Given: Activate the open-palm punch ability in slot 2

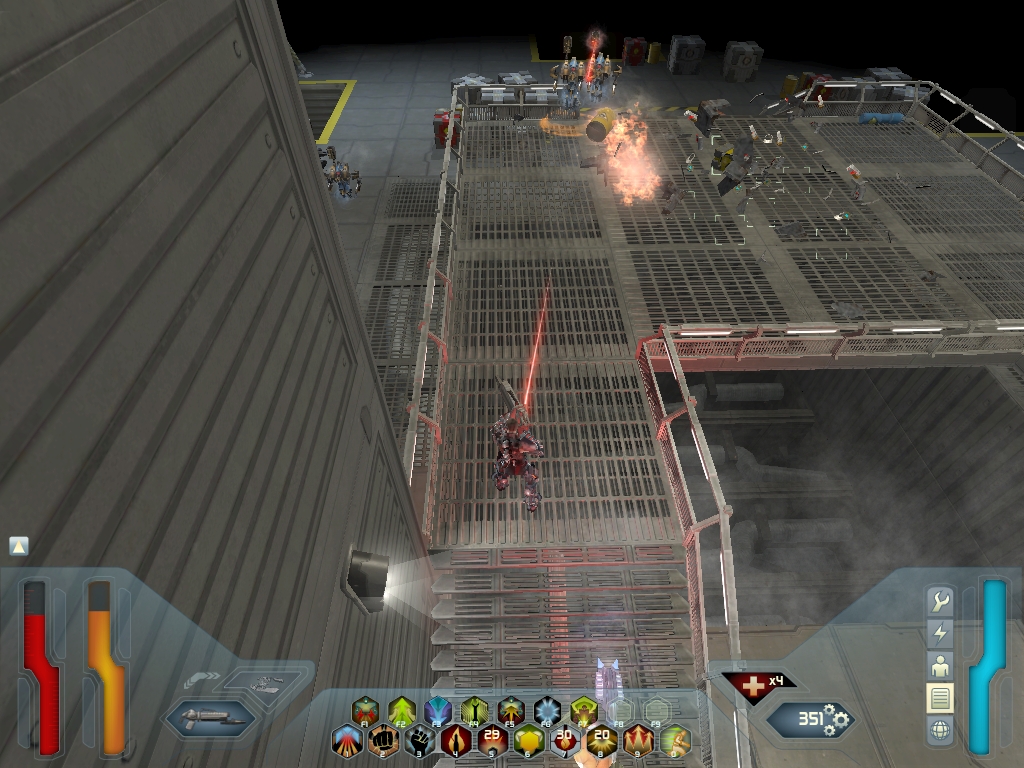Looking at the screenshot, I should click(383, 741).
